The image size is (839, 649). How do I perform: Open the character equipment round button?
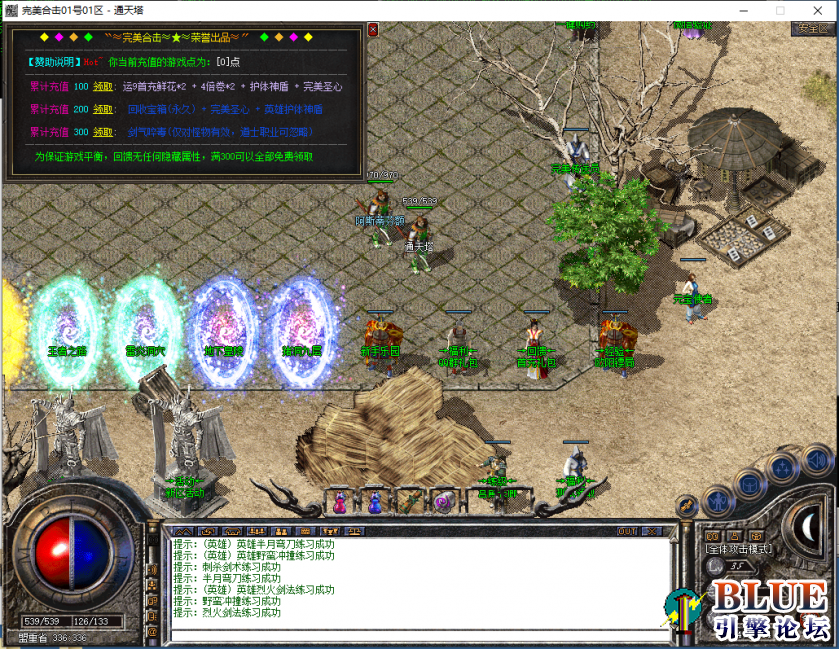[x=717, y=499]
